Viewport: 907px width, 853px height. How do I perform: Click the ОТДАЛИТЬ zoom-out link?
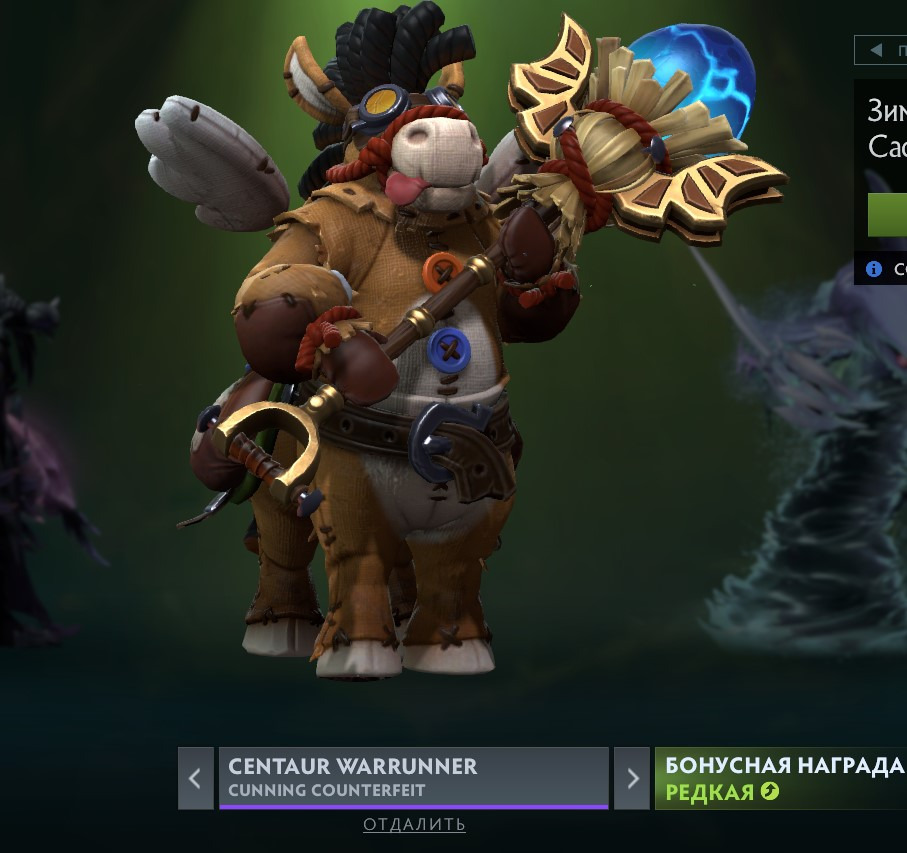[x=414, y=825]
